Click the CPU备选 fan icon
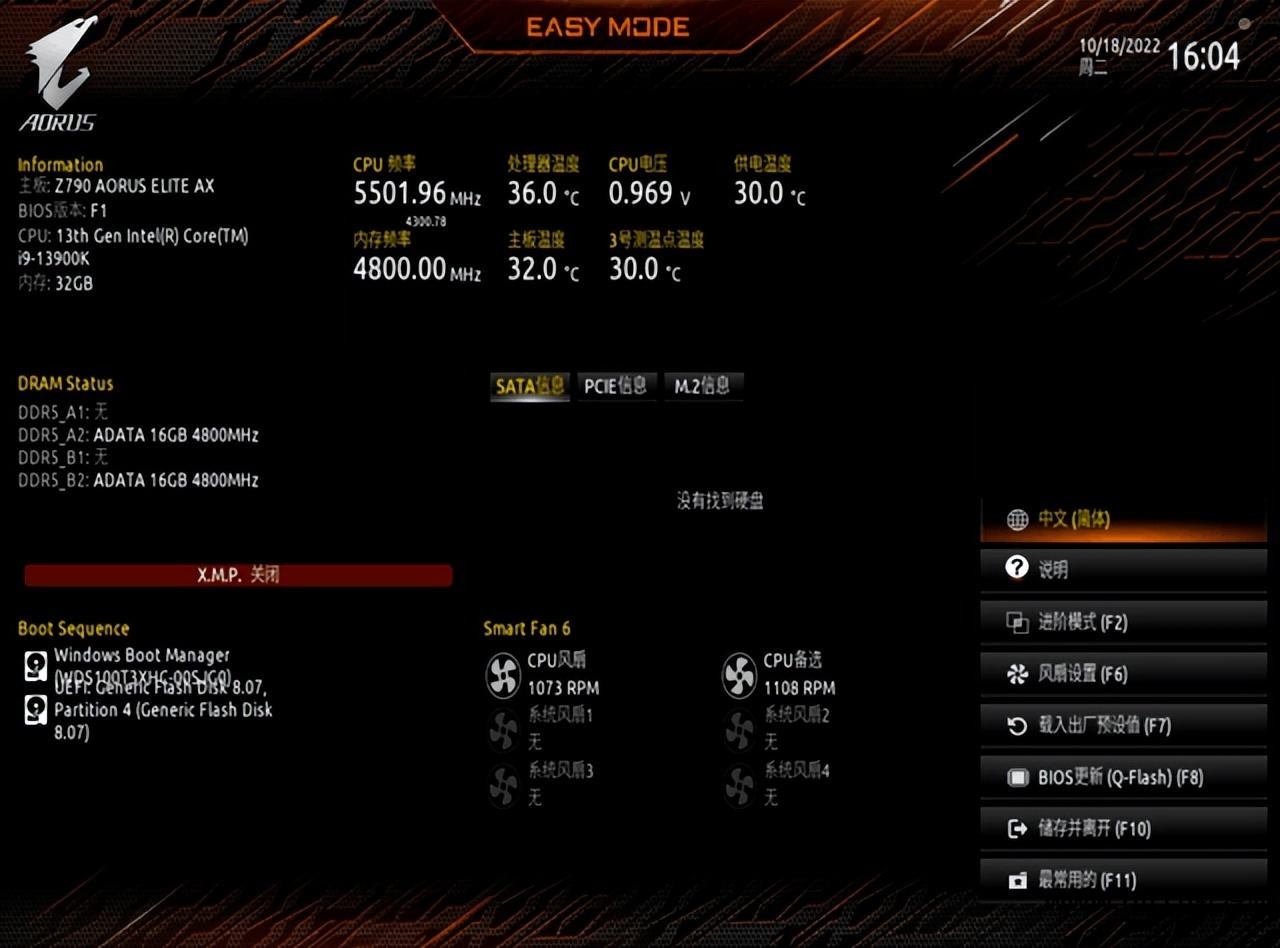Screen dimensions: 1280x948 pyautogui.click(x=739, y=675)
